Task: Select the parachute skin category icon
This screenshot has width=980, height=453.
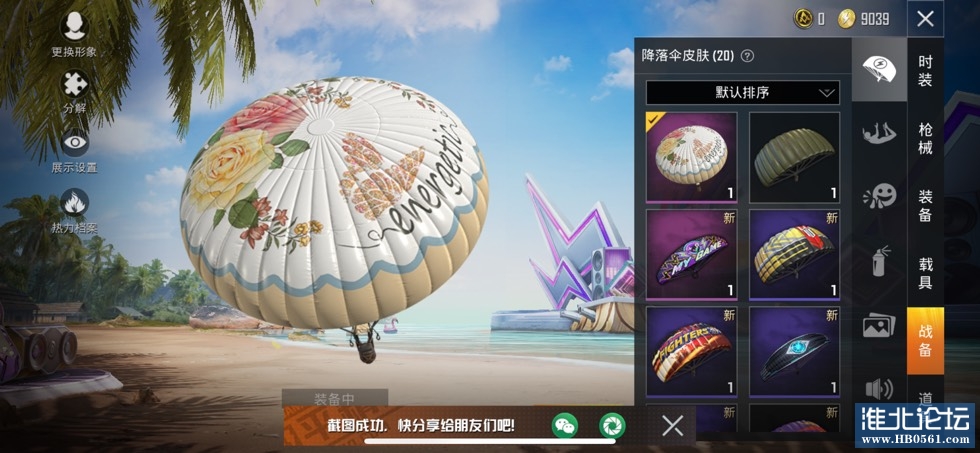Action: click(x=879, y=68)
